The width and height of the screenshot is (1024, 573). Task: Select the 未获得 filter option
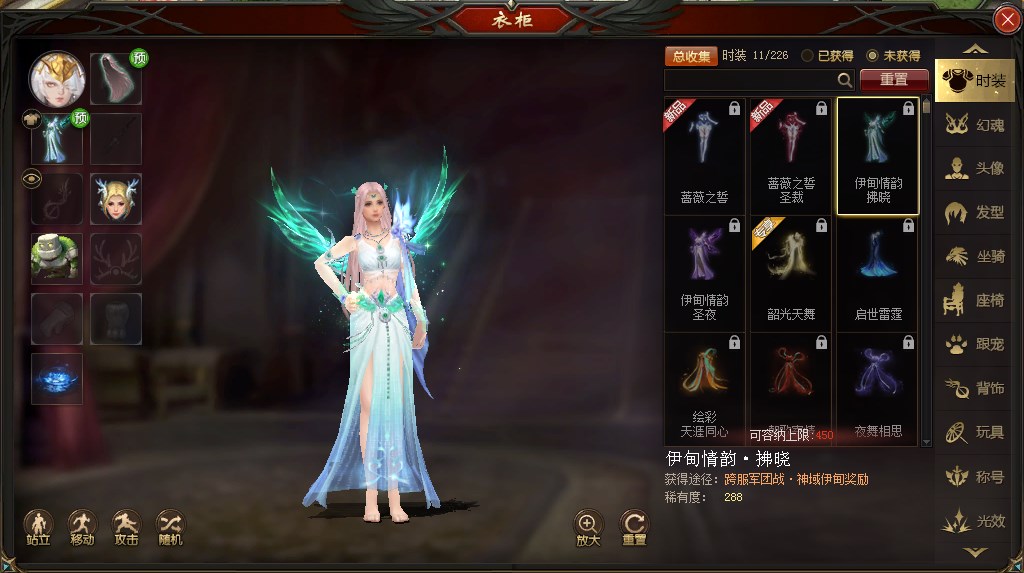click(872, 56)
